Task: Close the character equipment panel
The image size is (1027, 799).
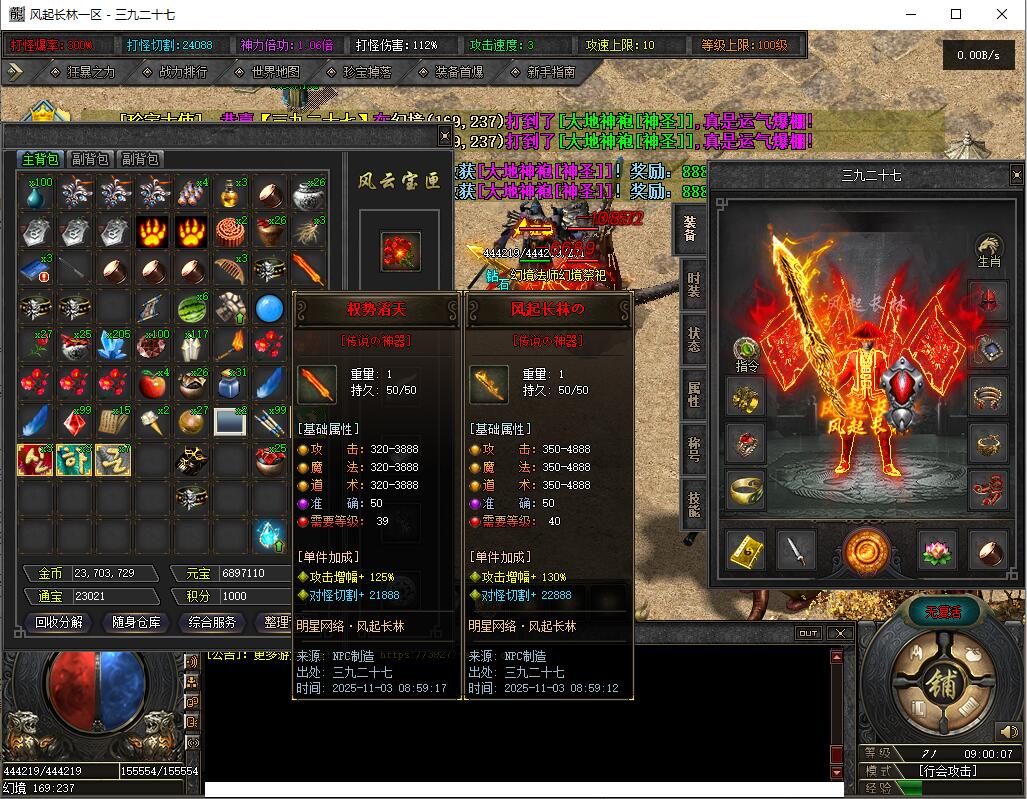Action: [1016, 174]
